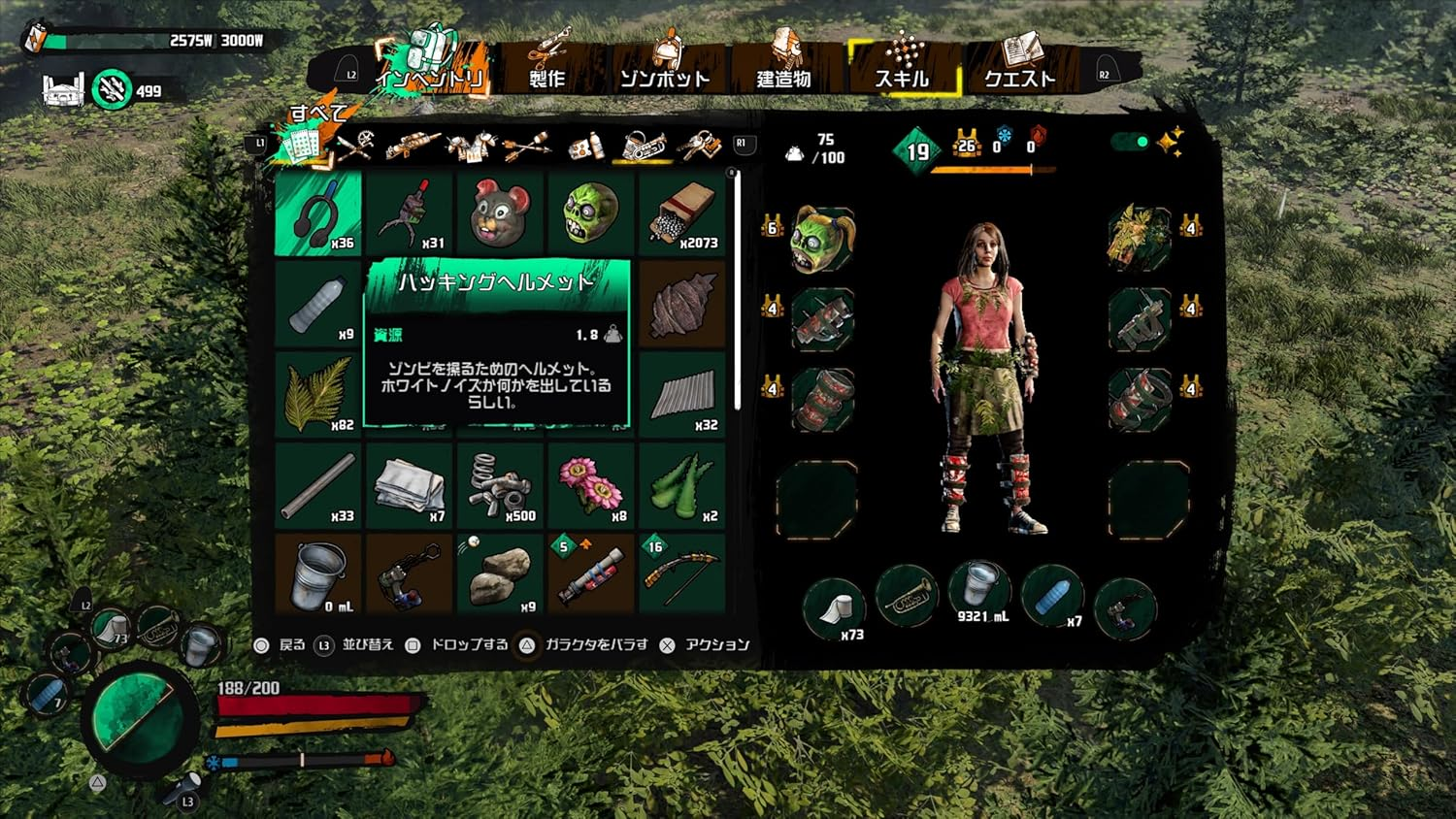Select the weapons category filter icon
The image size is (1456, 819).
pyautogui.click(x=411, y=146)
